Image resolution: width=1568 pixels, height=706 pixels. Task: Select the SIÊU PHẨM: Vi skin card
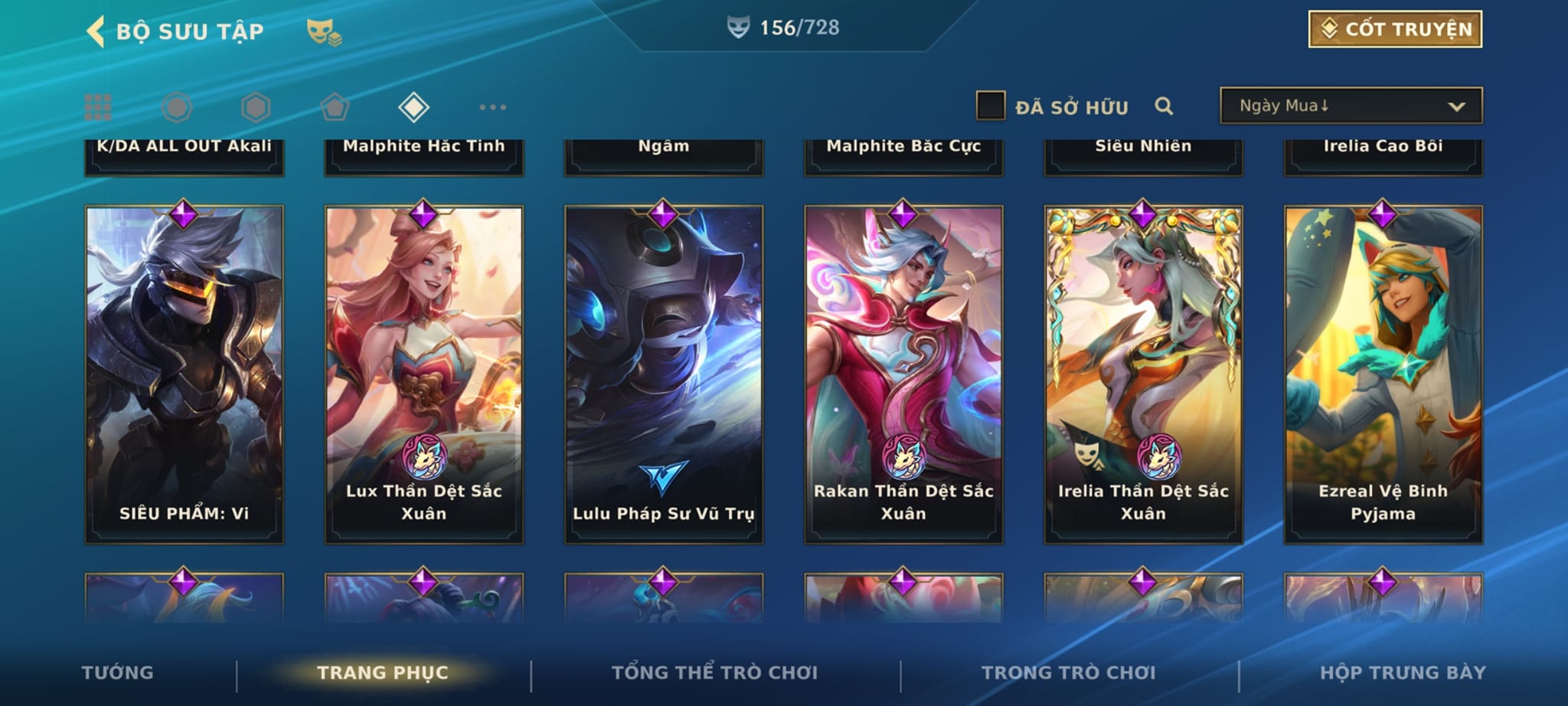pos(184,374)
